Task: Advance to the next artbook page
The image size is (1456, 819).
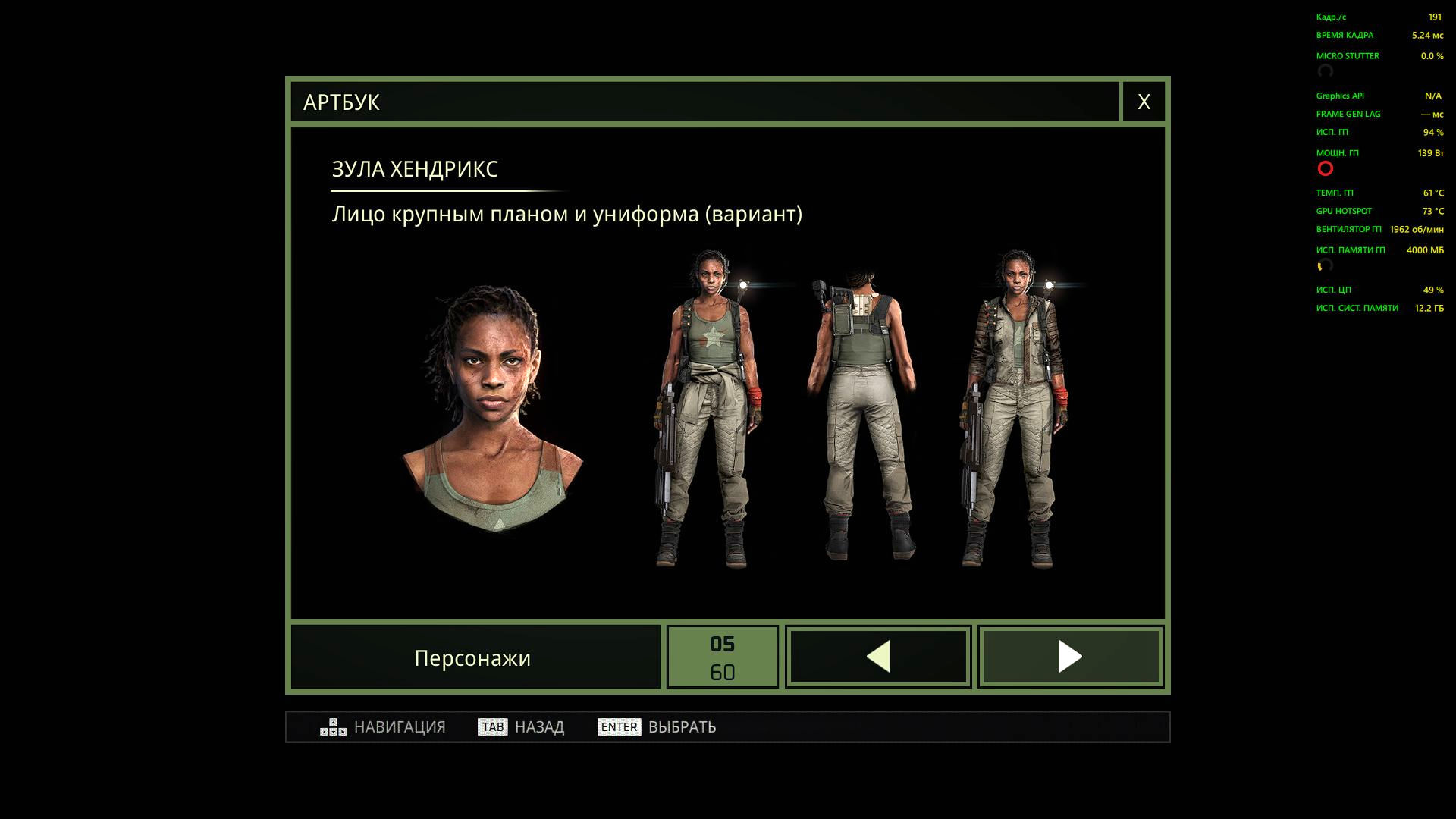Action: click(x=1070, y=657)
